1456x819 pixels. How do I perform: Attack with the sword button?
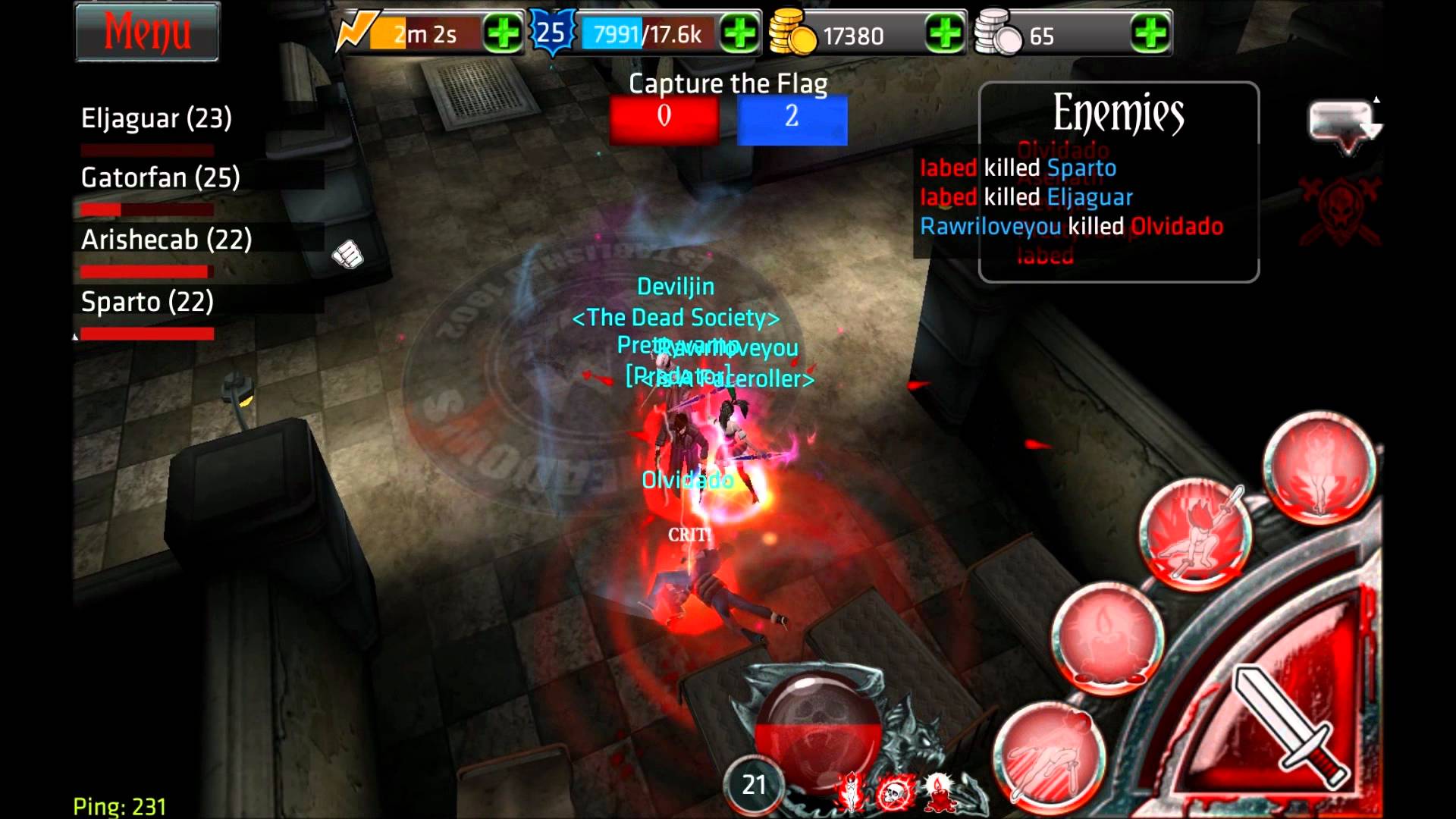tap(1289, 724)
